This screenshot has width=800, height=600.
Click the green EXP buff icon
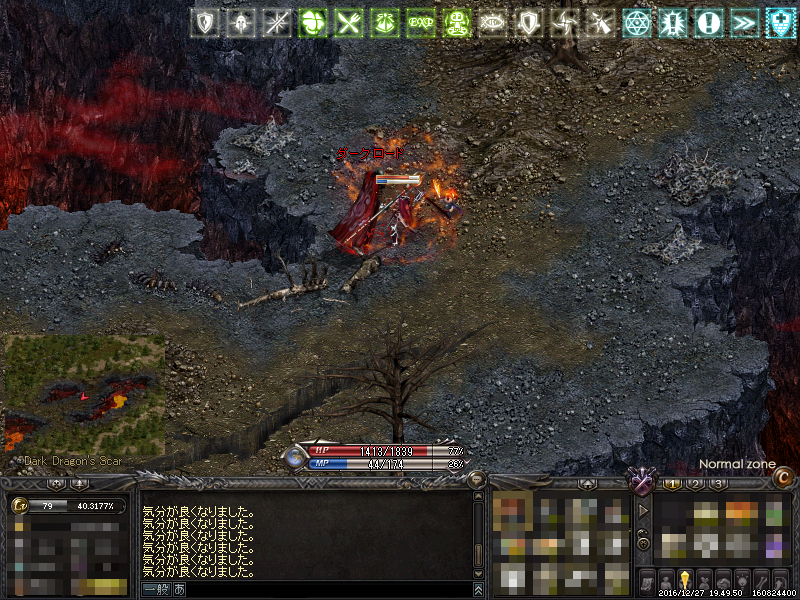point(420,22)
